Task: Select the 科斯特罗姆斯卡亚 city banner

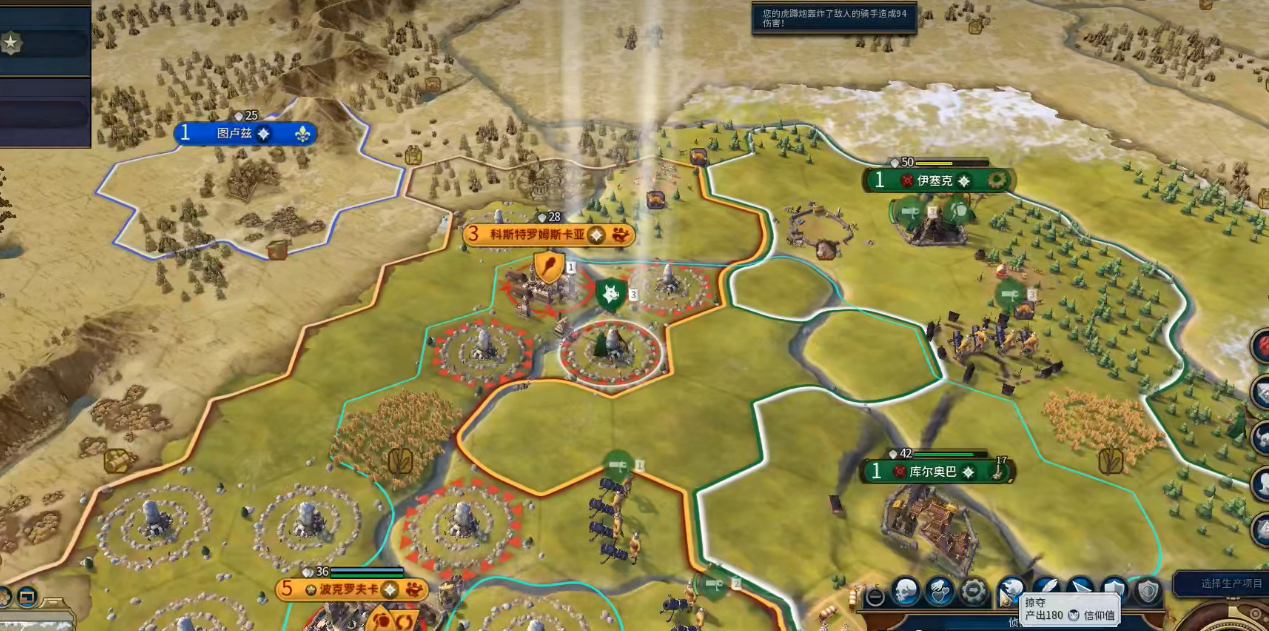Action: (x=541, y=235)
